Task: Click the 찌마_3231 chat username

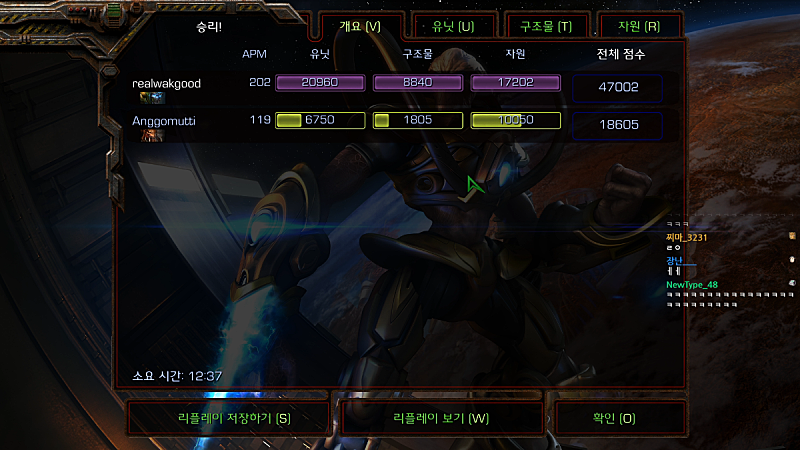Action: tap(686, 237)
